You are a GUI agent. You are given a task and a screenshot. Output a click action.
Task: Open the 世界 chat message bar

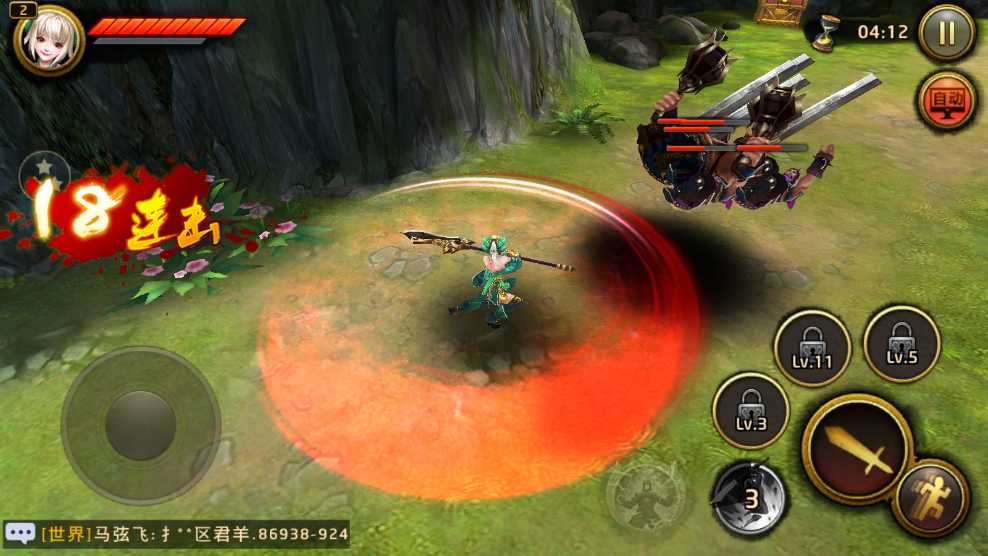coord(195,534)
